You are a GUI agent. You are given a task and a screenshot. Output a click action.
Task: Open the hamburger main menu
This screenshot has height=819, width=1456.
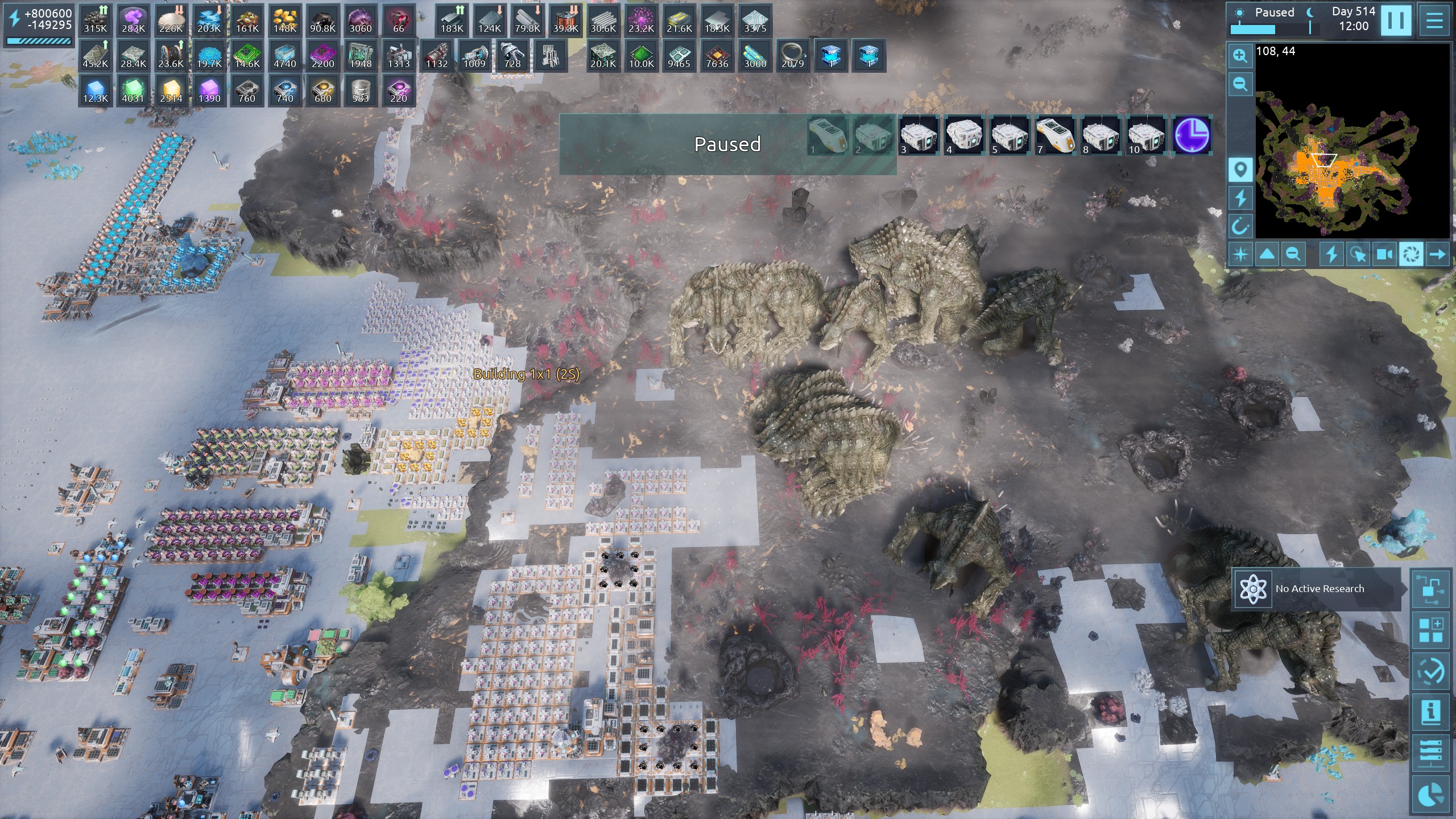click(1434, 20)
